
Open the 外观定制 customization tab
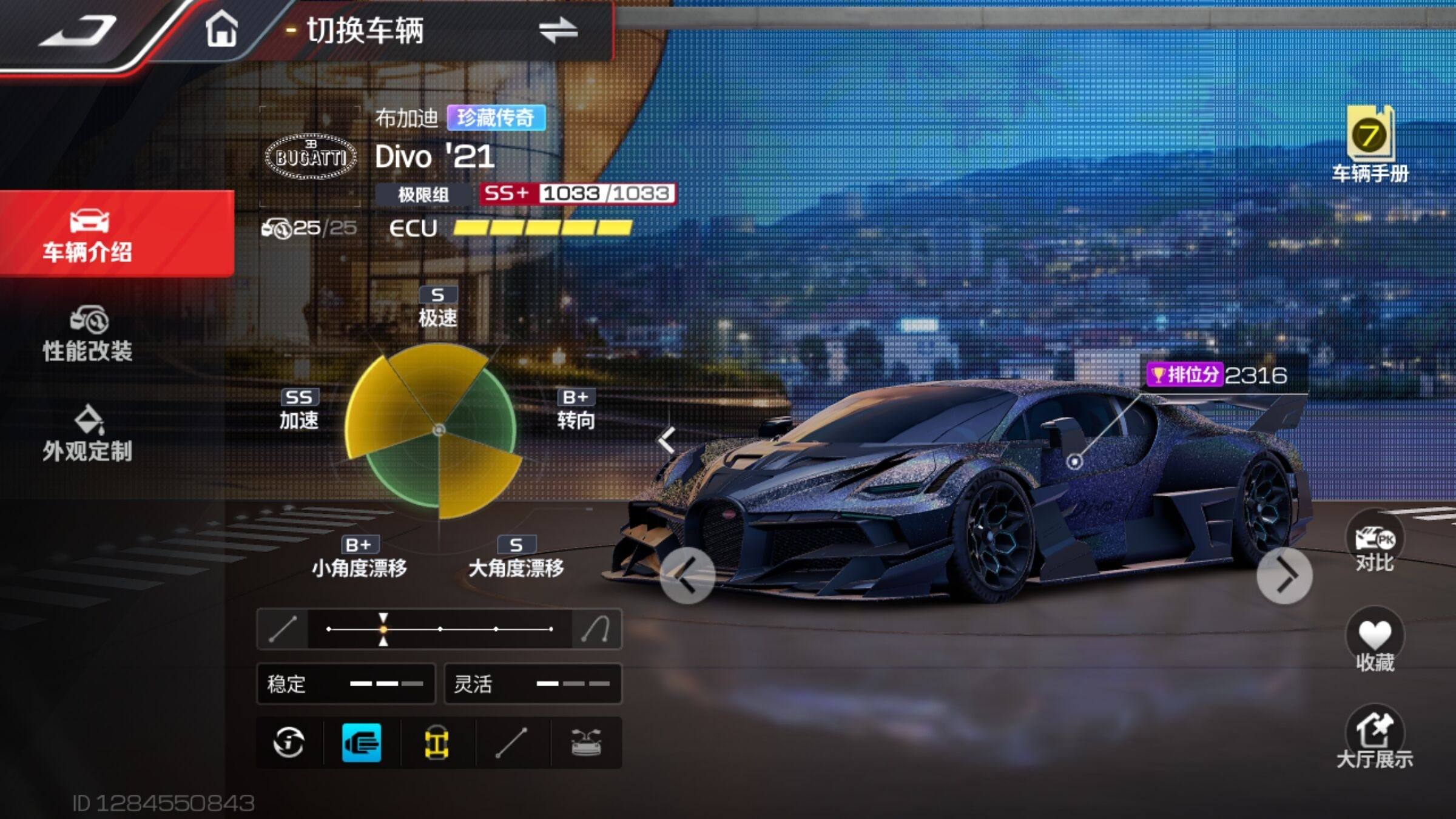(88, 434)
